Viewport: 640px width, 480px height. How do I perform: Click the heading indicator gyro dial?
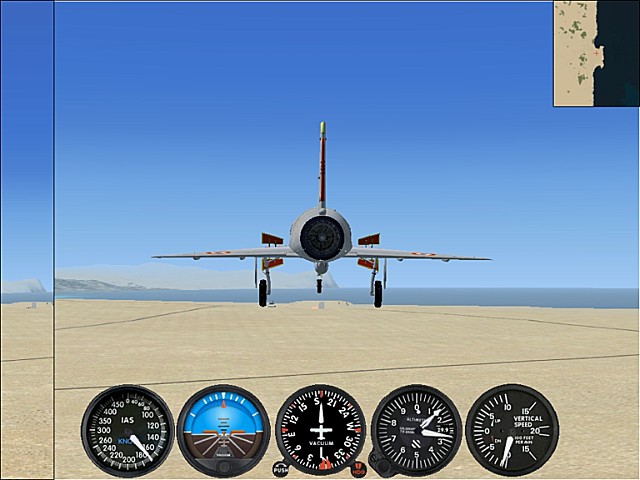(x=320, y=430)
